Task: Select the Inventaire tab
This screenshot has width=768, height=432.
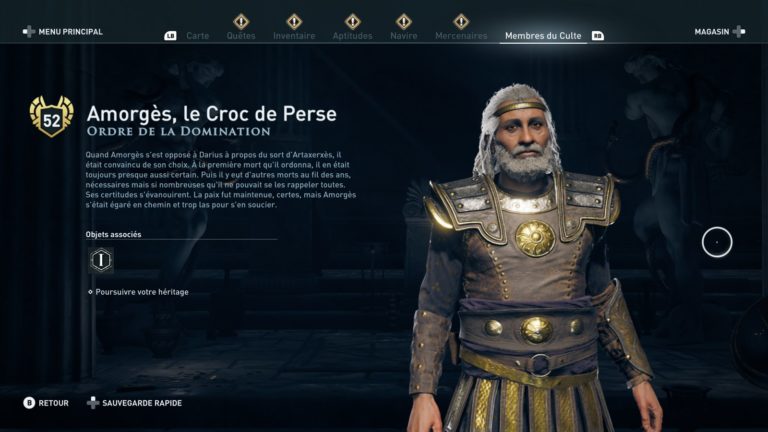Action: click(294, 36)
